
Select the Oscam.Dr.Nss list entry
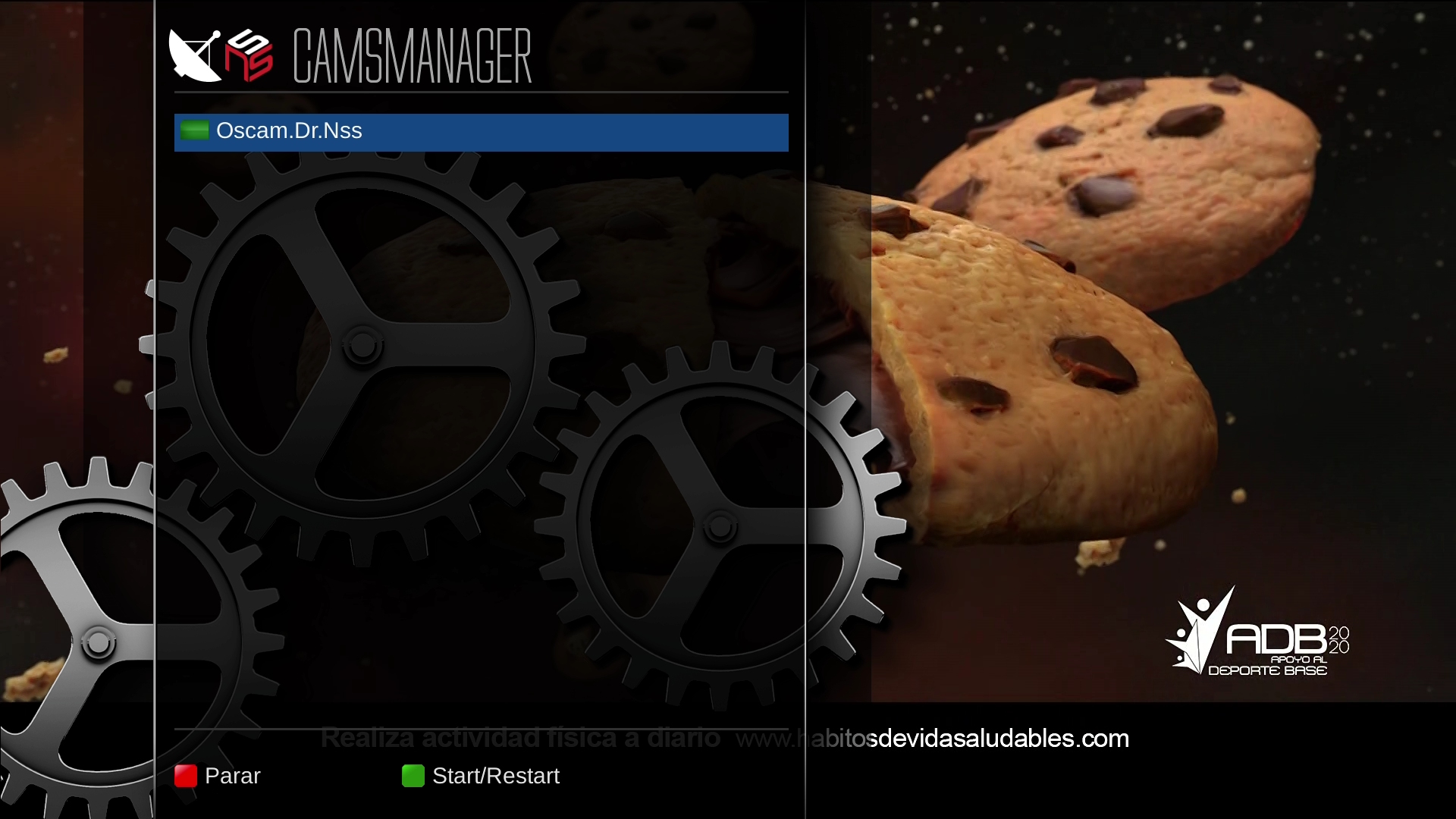coord(481,132)
